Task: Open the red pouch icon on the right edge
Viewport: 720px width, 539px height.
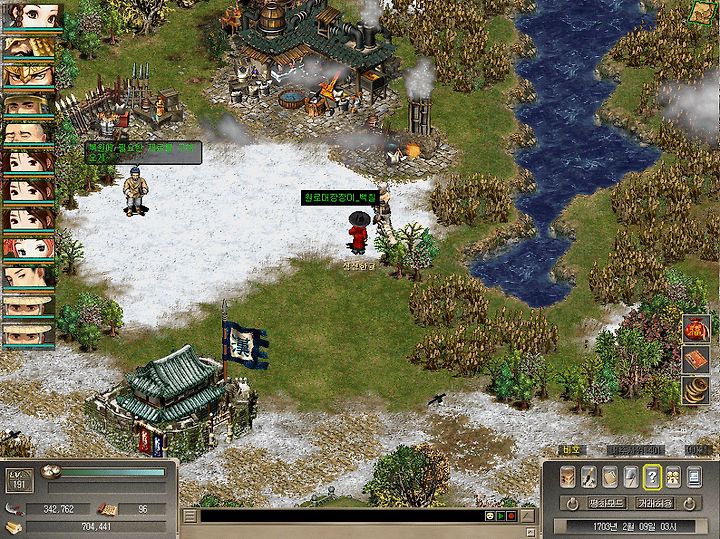Action: [x=696, y=328]
